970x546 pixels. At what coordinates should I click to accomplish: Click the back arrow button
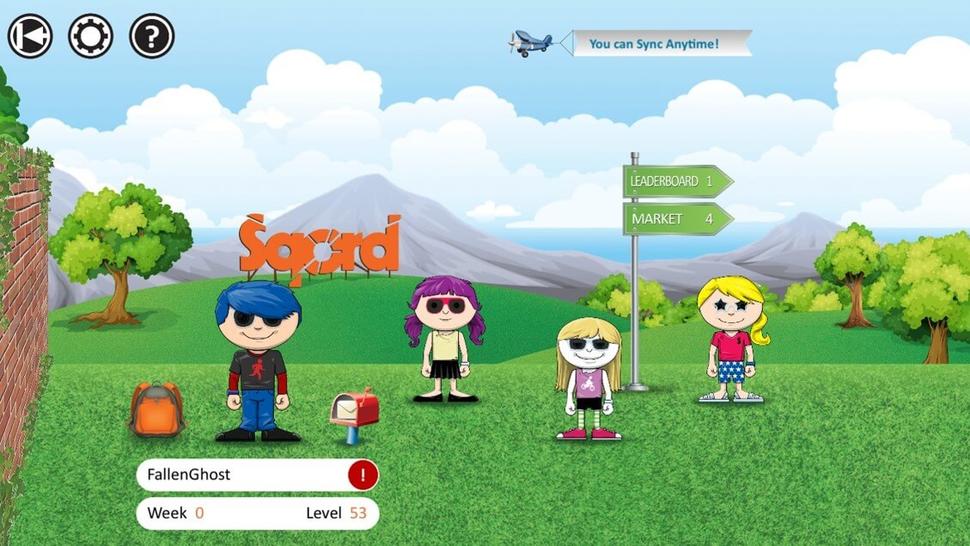click(30, 36)
